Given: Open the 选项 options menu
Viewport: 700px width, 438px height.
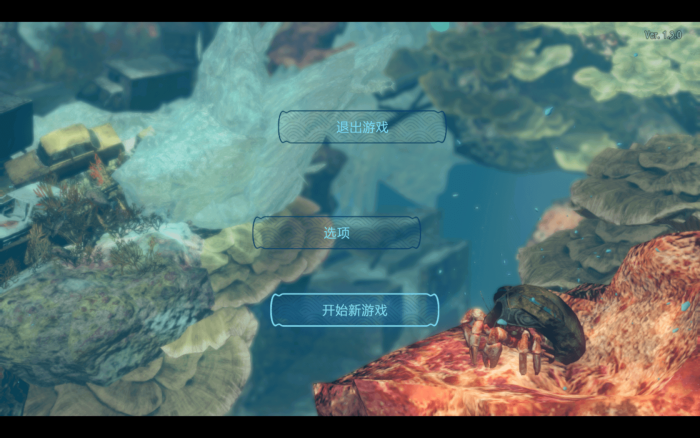Looking at the screenshot, I should click(x=336, y=233).
